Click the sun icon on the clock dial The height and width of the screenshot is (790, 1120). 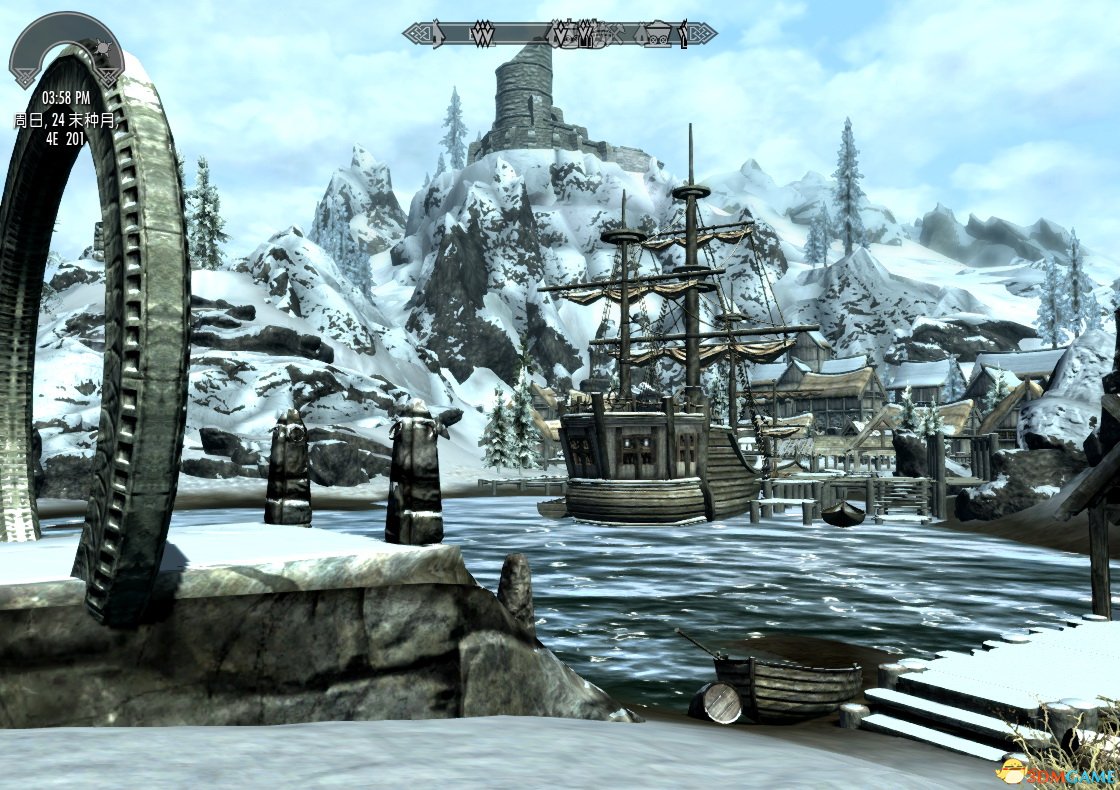tap(104, 49)
